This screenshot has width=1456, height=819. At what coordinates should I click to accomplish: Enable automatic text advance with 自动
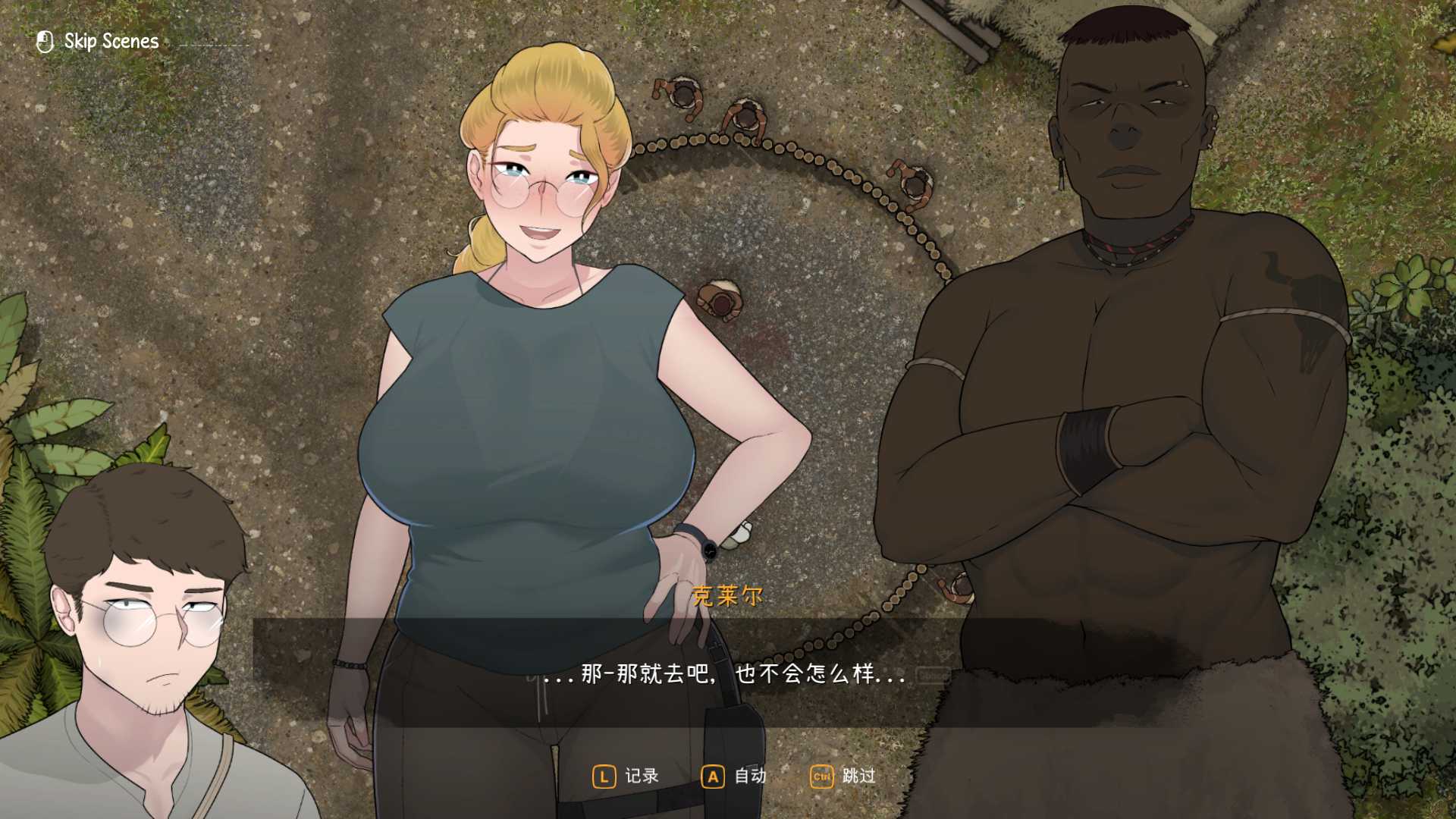[x=749, y=776]
